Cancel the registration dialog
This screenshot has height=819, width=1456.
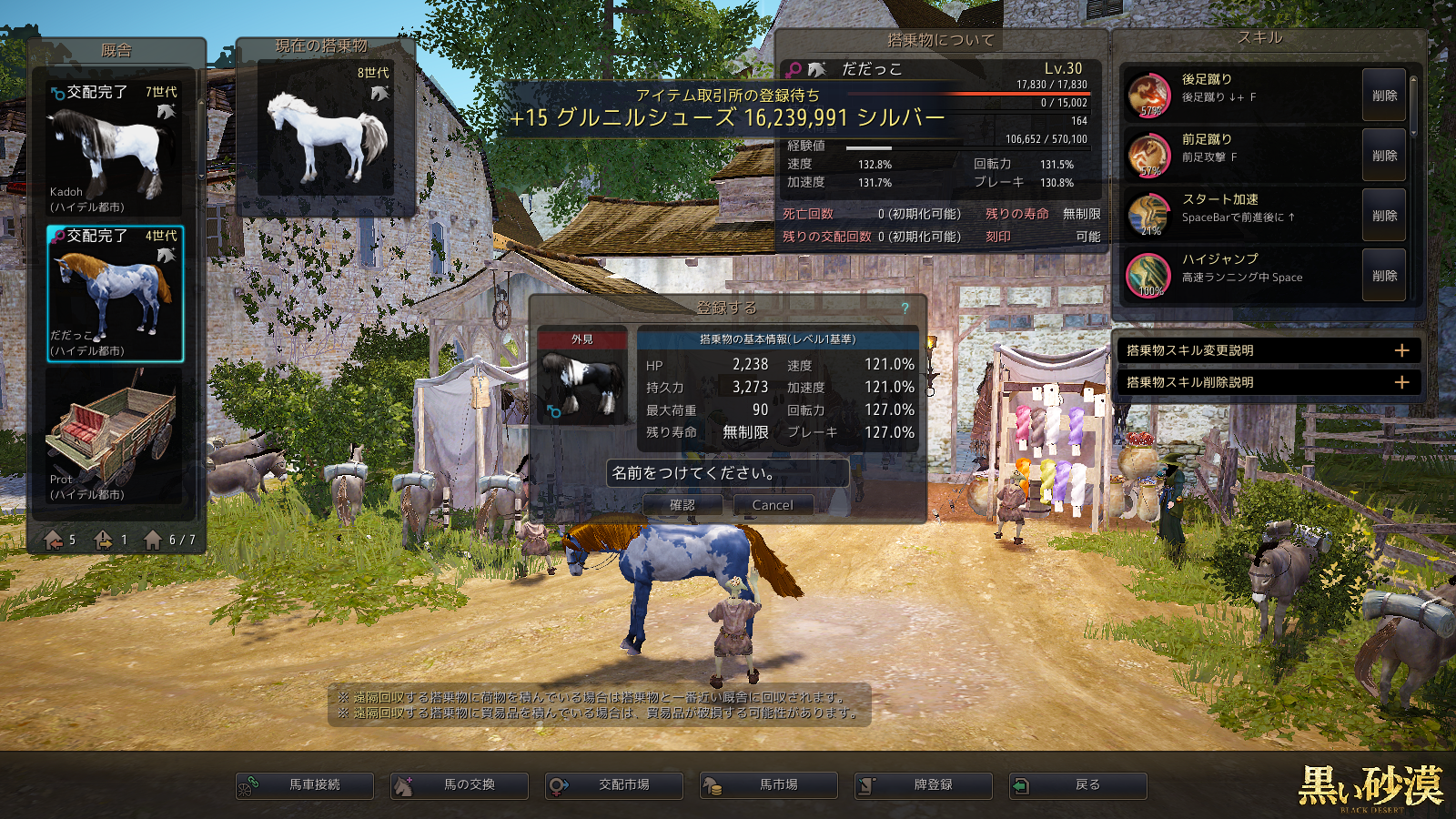tap(773, 505)
